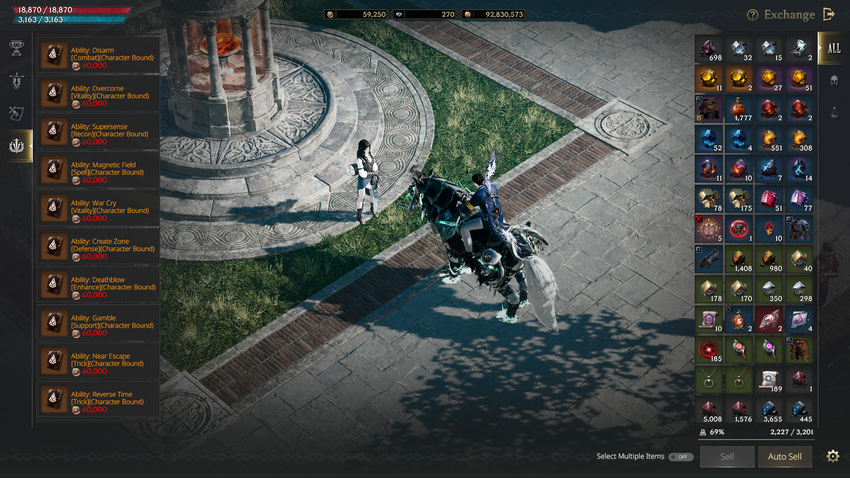The height and width of the screenshot is (478, 850).
Task: Select Ability: Magnetic Field in the shop
Action: (98, 169)
